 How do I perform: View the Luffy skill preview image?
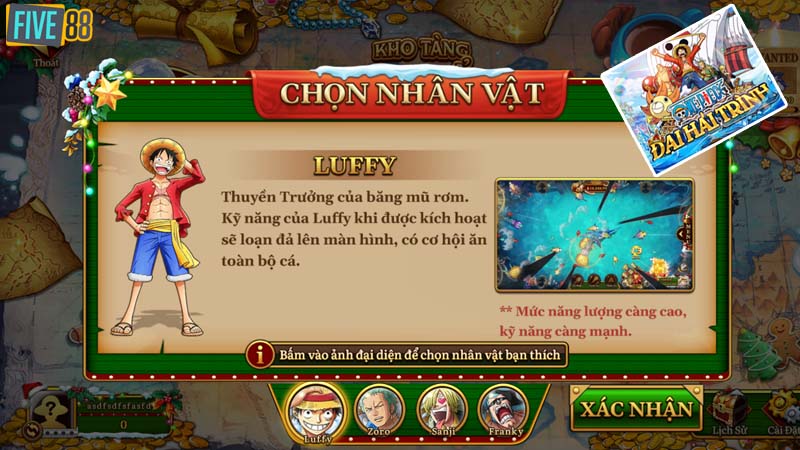click(594, 236)
